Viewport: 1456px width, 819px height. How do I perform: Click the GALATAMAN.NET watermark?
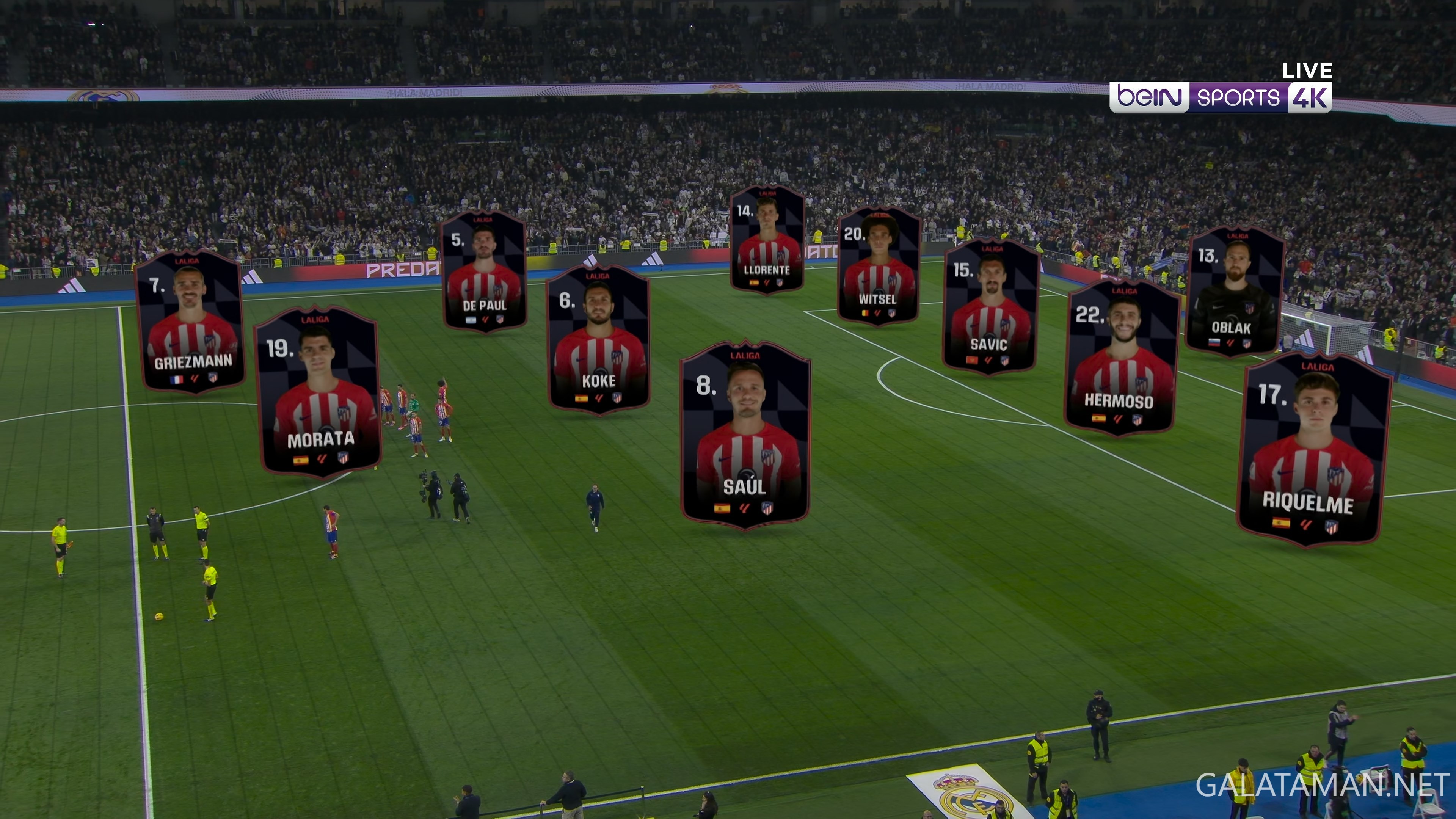click(x=1322, y=786)
